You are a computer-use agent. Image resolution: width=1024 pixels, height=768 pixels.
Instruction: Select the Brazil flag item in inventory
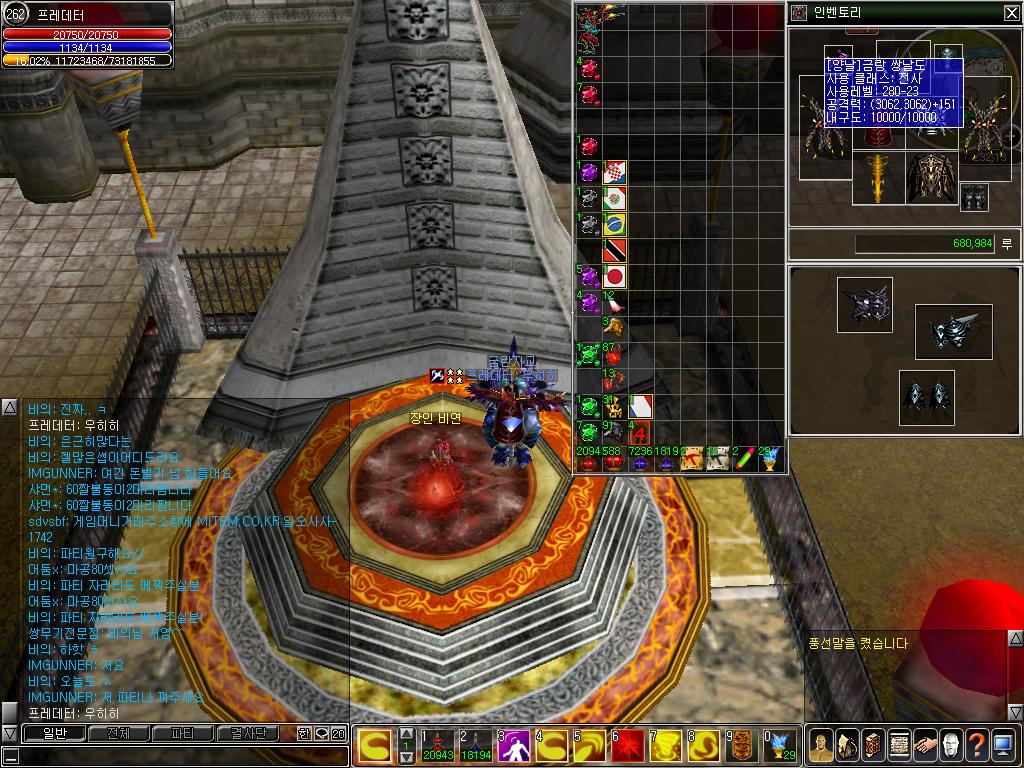click(x=614, y=224)
